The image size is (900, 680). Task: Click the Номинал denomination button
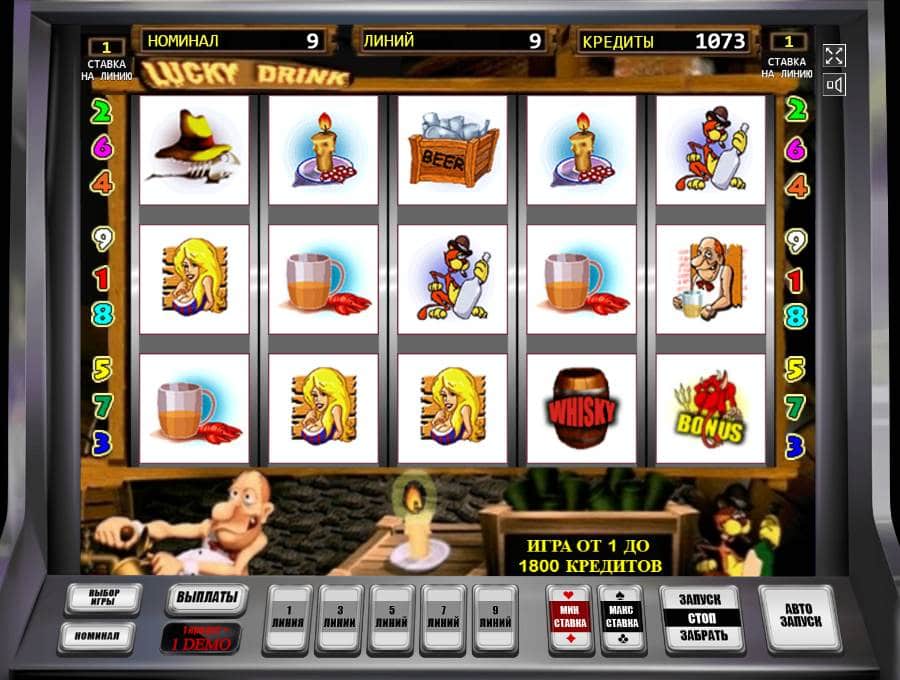[96, 636]
